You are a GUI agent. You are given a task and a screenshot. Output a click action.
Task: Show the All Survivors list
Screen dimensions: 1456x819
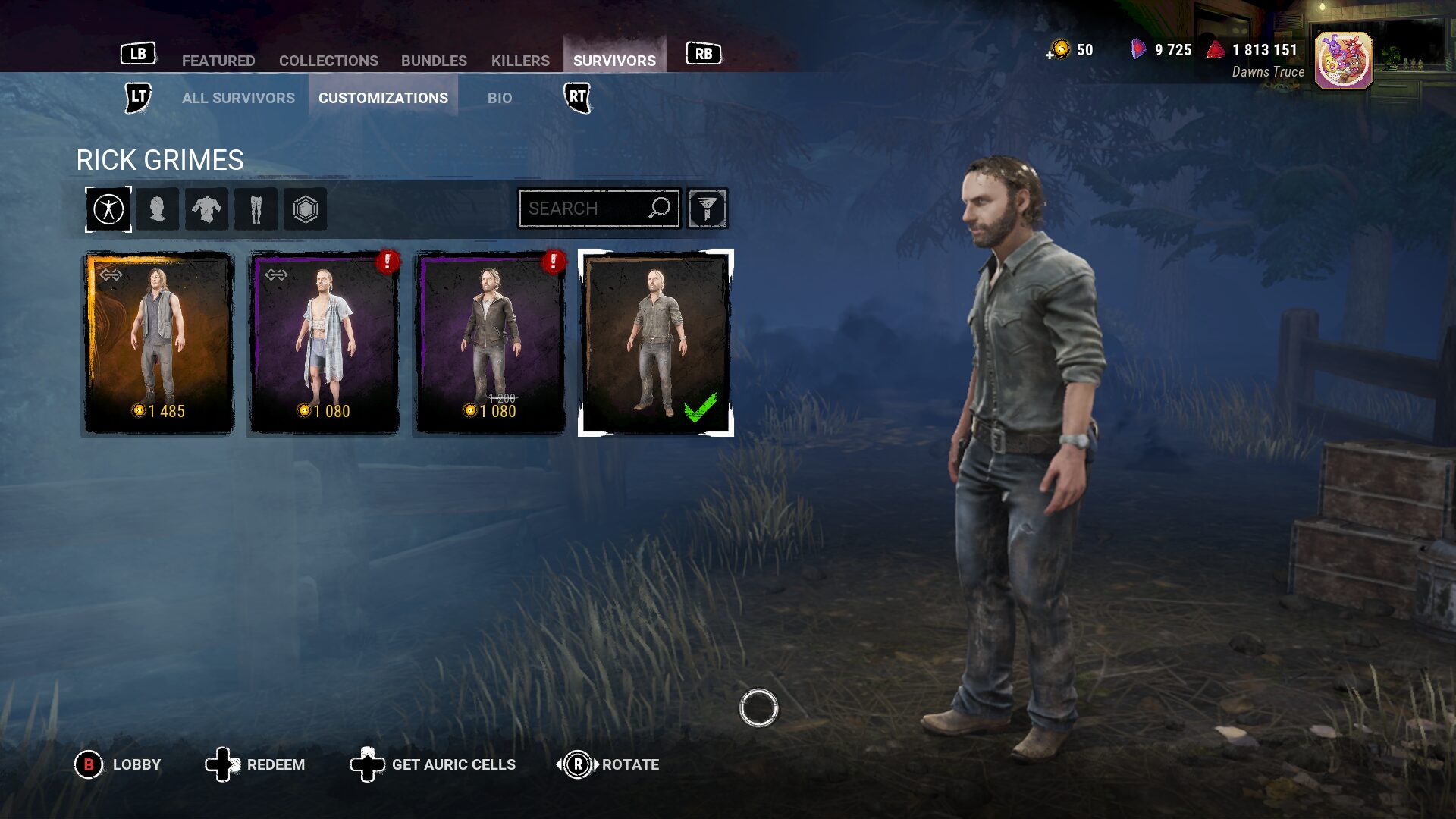coord(238,98)
